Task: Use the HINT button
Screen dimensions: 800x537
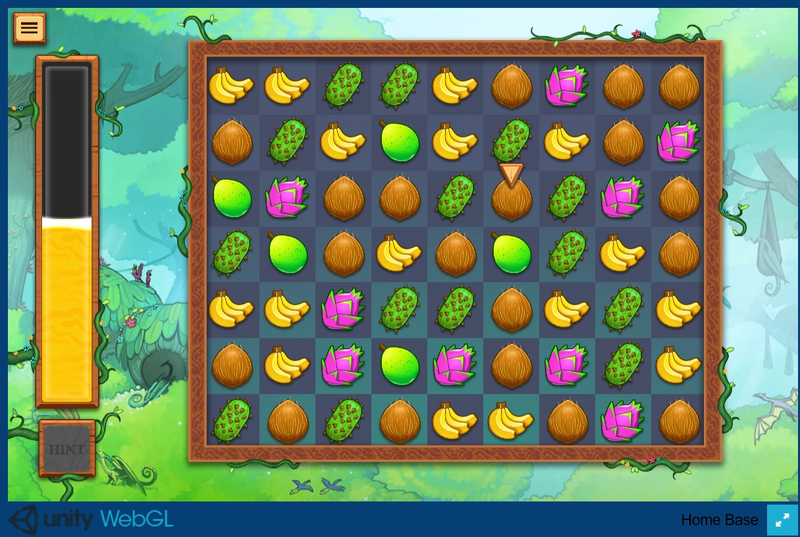Action: [x=67, y=449]
